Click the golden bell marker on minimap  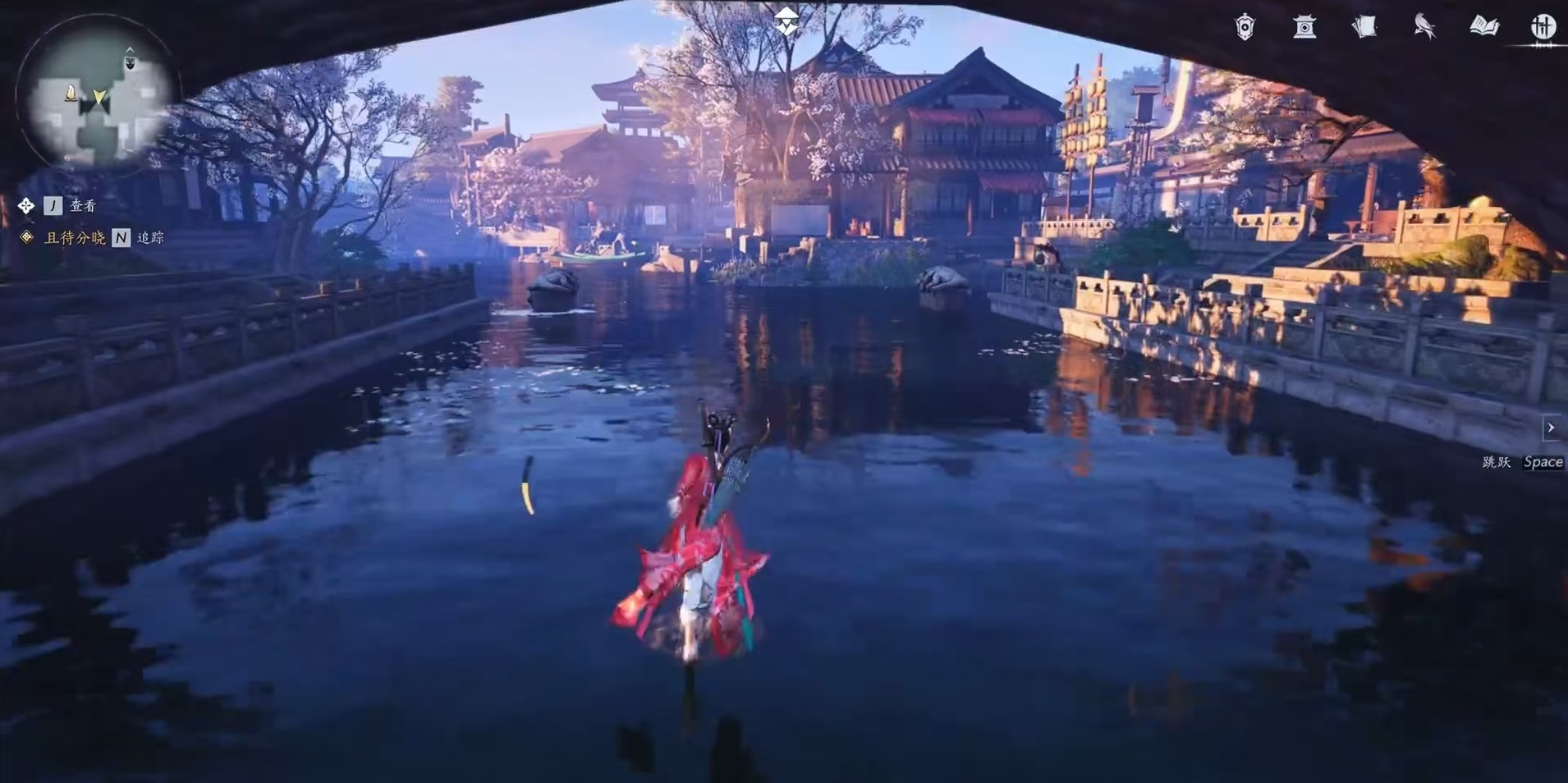coord(71,94)
